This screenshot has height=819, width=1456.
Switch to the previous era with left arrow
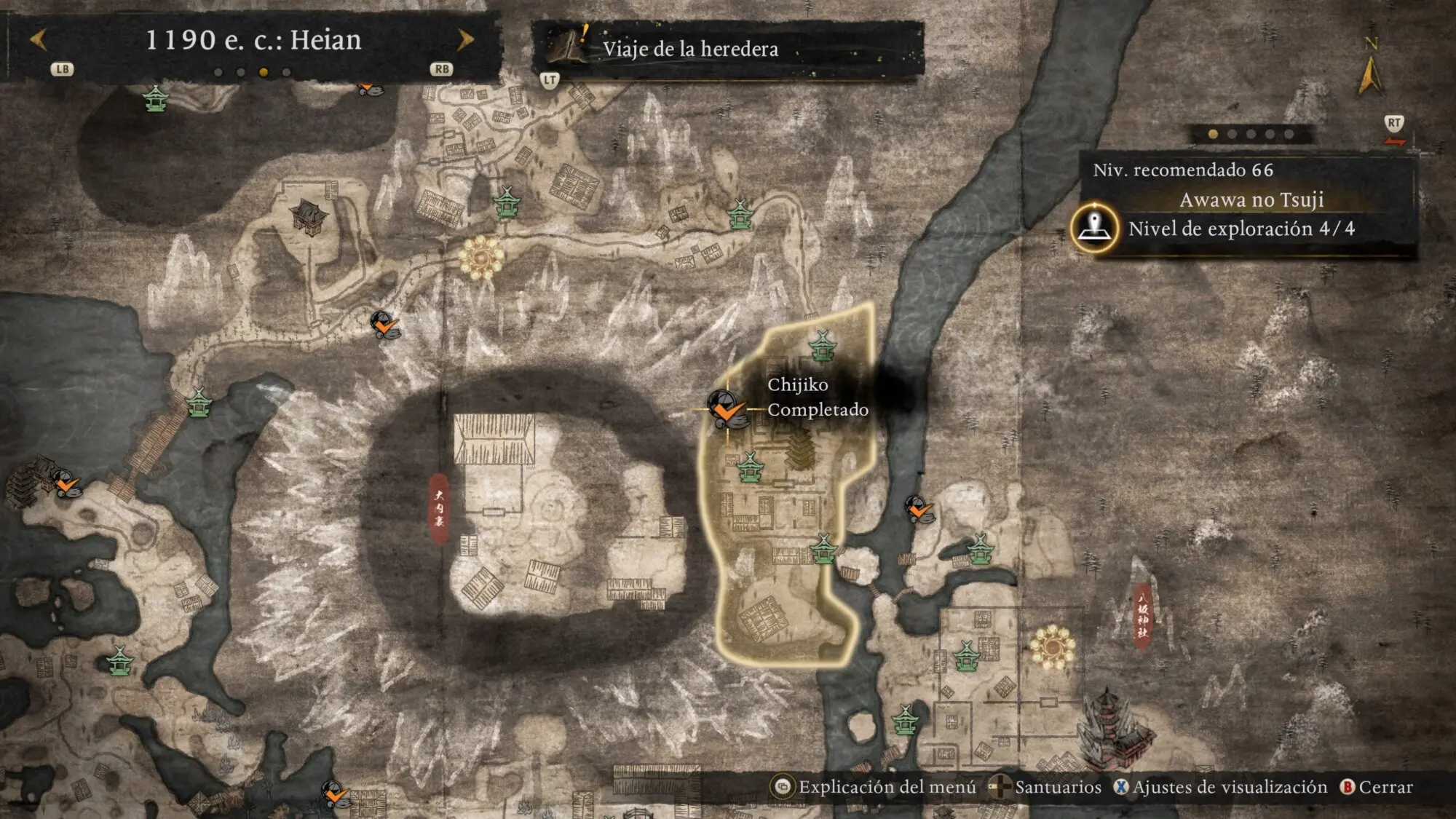(x=39, y=39)
